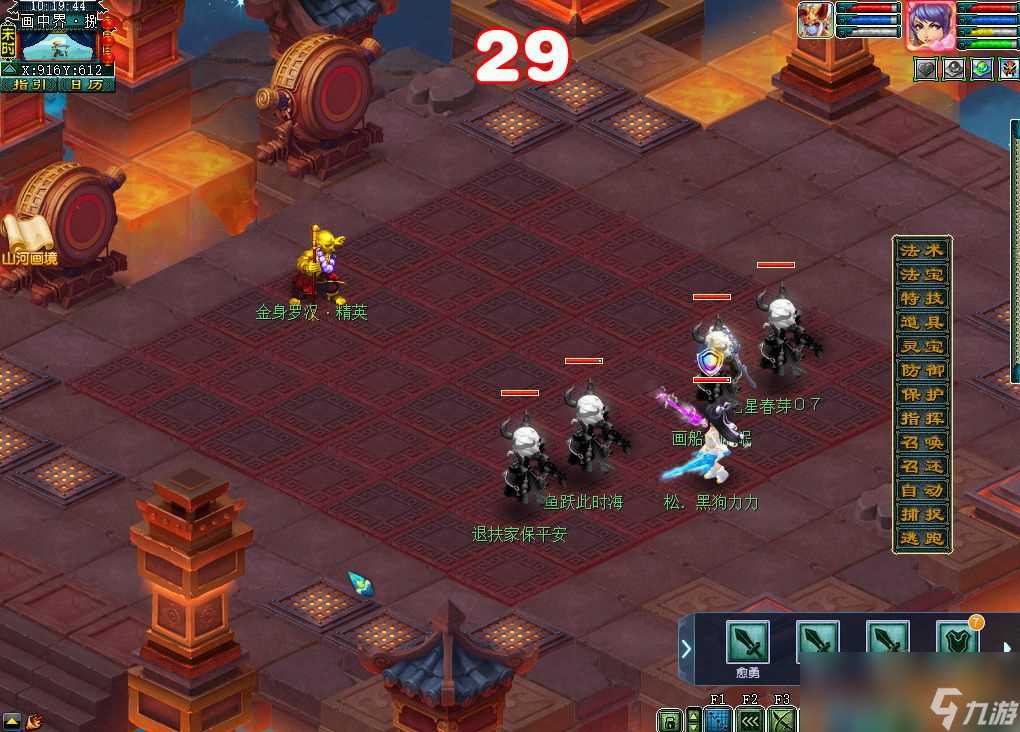Screen dimensions: 1020x732
Task: Enable 自动 auto battle
Action: [x=921, y=490]
